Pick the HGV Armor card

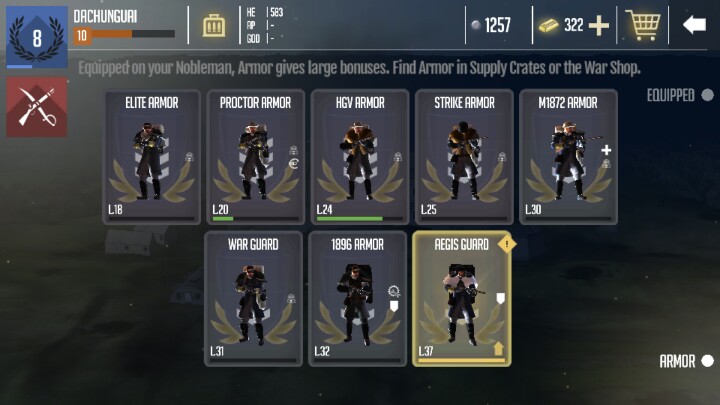click(x=358, y=157)
